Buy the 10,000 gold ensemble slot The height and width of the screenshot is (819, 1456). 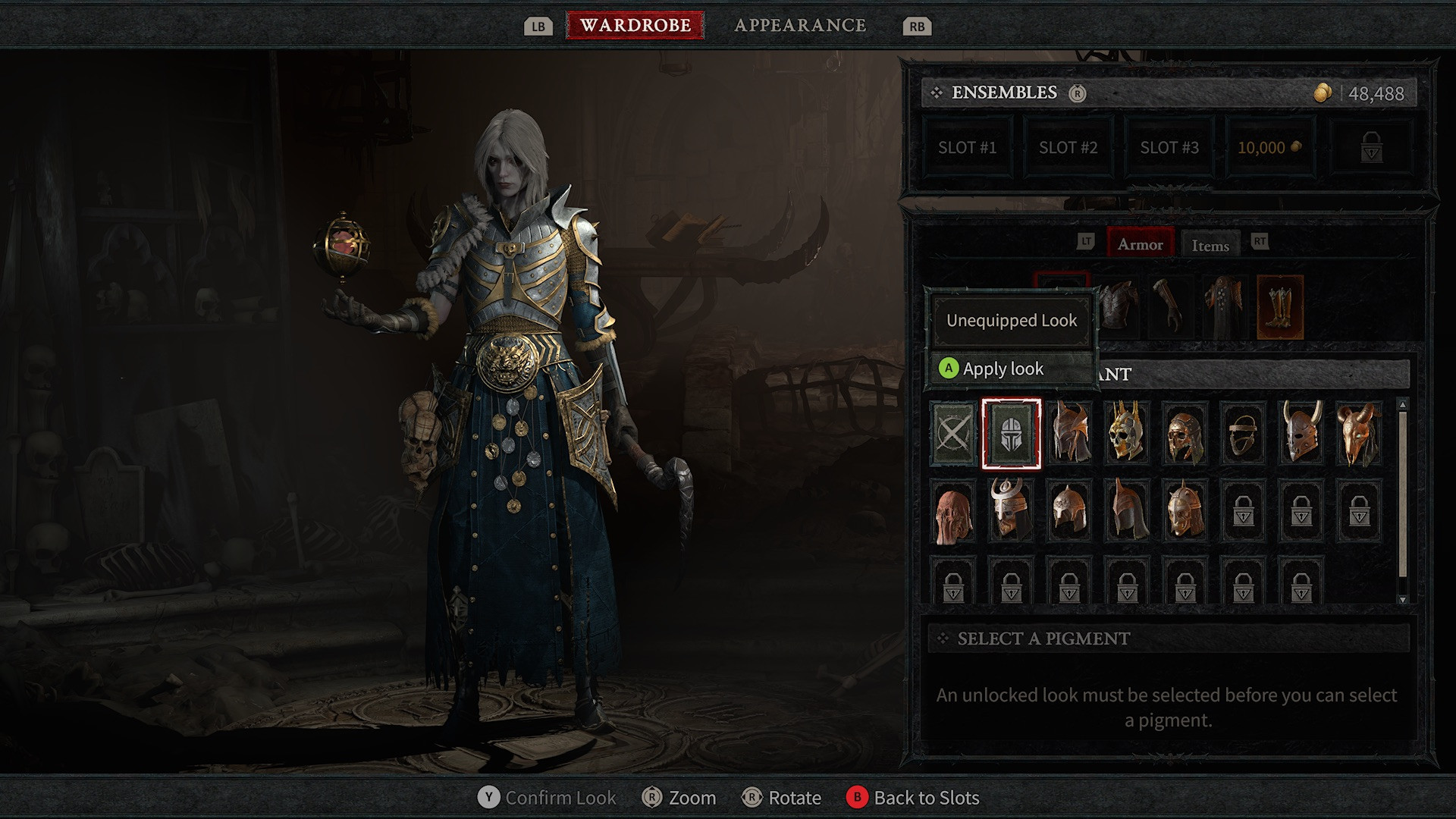tap(1269, 148)
